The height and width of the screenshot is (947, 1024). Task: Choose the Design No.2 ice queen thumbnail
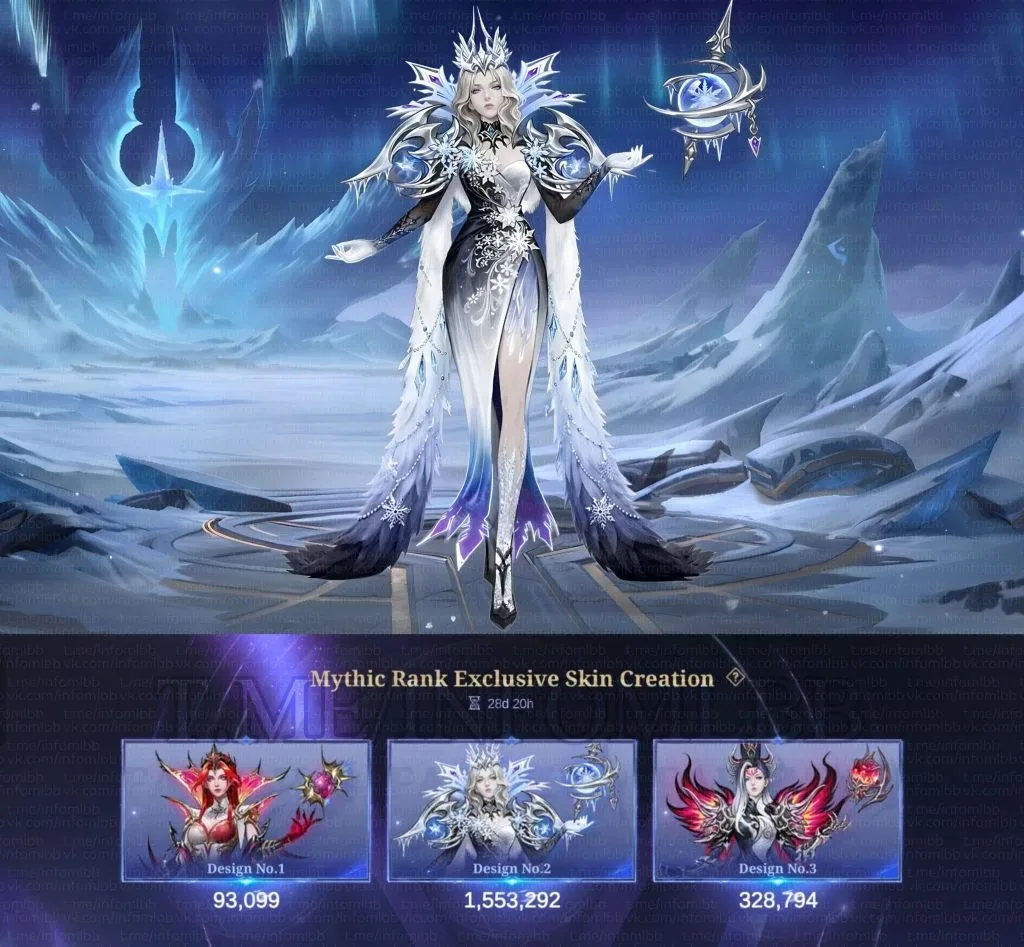pos(511,810)
